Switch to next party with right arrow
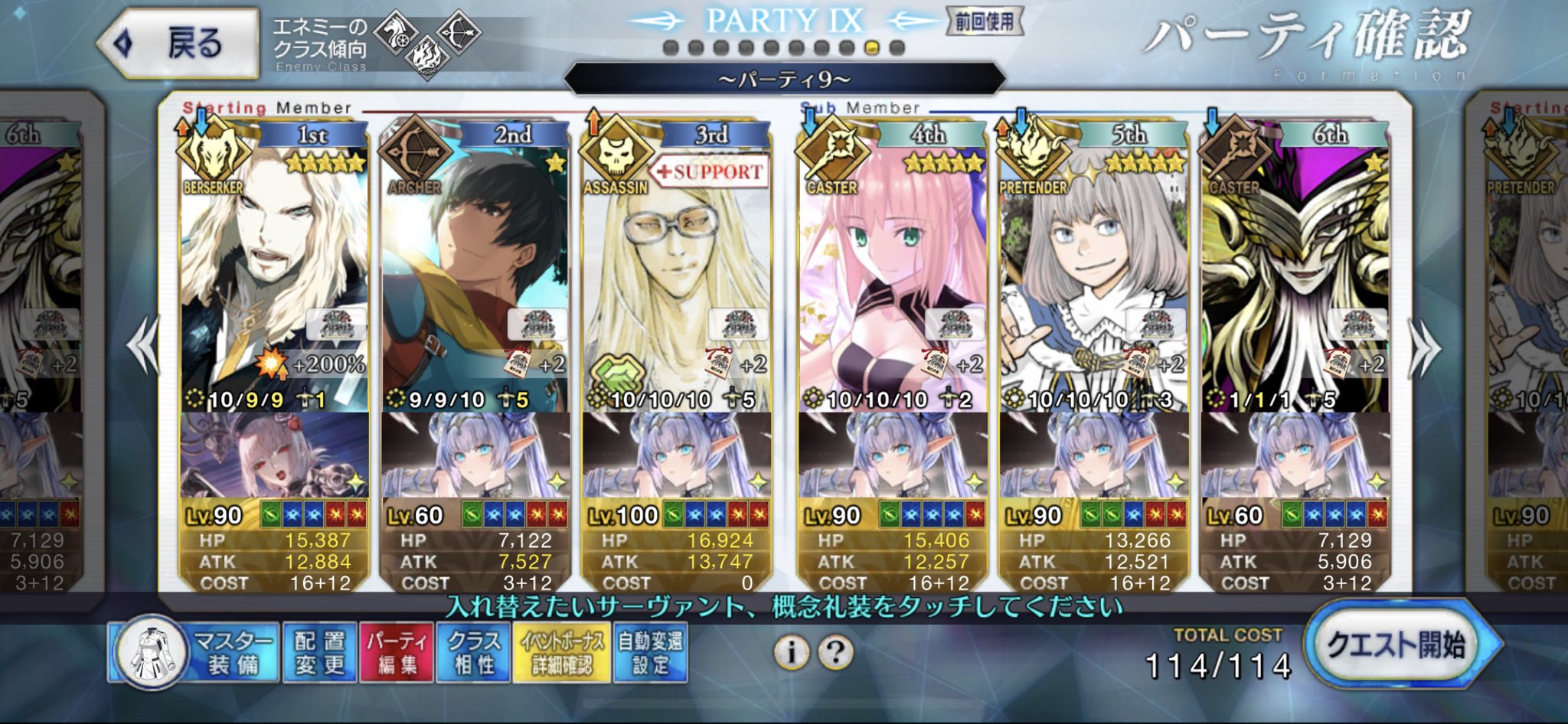Viewport: 1568px width, 724px height. click(1424, 350)
